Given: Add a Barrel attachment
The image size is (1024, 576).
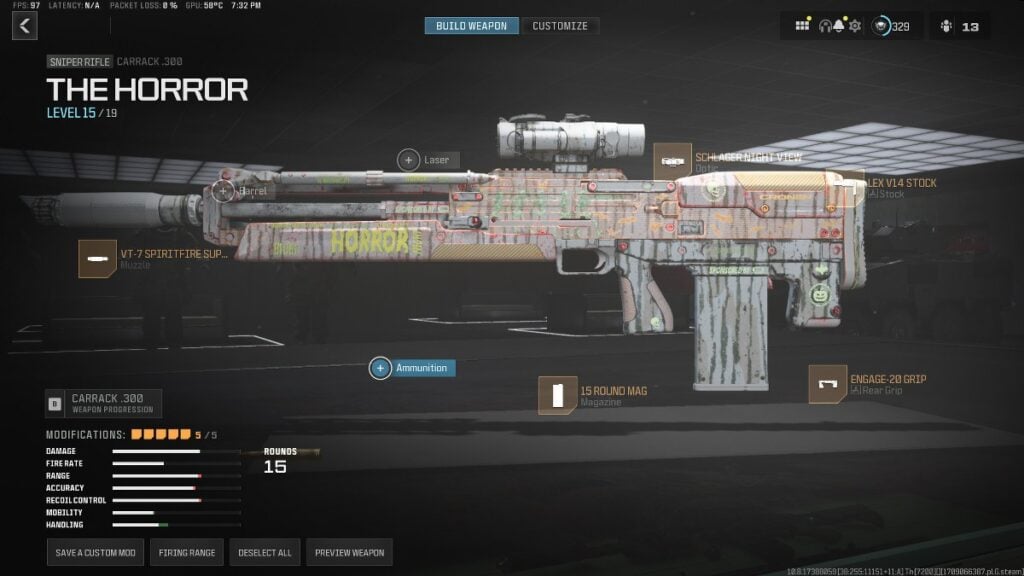Looking at the screenshot, I should 223,190.
